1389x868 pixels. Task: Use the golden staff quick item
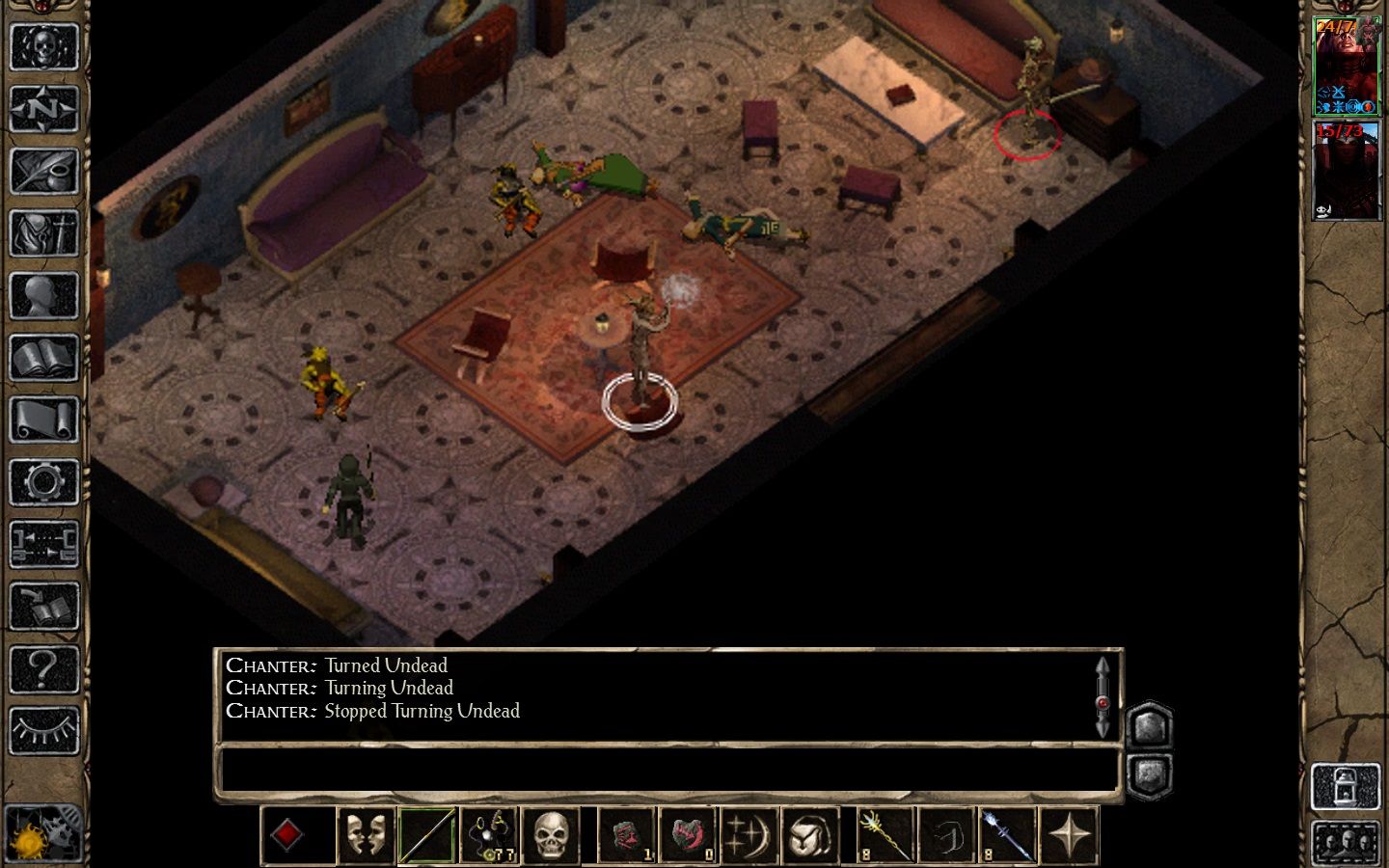[x=885, y=835]
